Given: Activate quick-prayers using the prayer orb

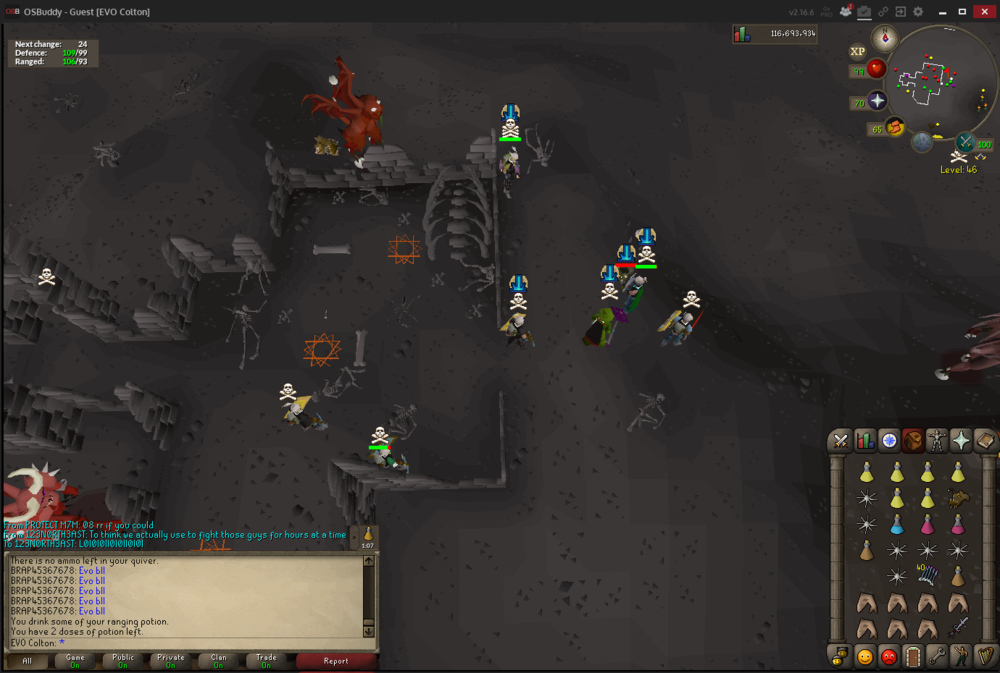Looking at the screenshot, I should [877, 102].
